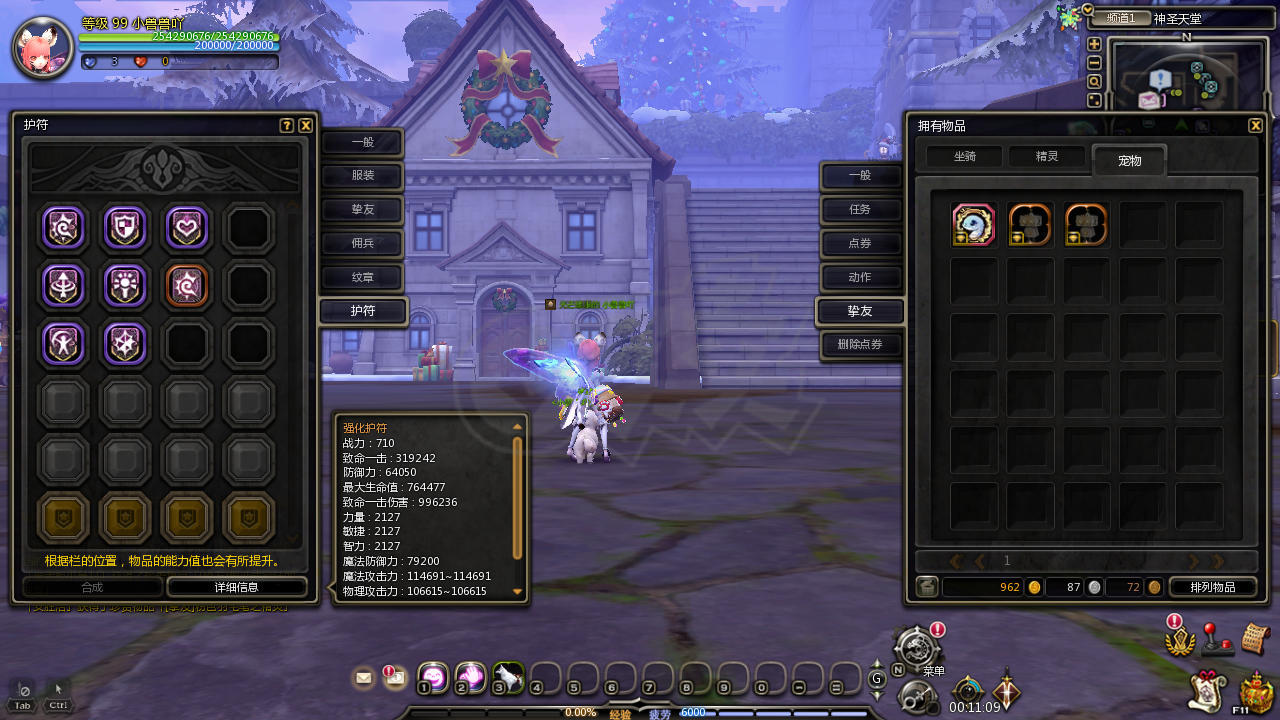Select the orange-bordered talisman slot

tap(186, 285)
